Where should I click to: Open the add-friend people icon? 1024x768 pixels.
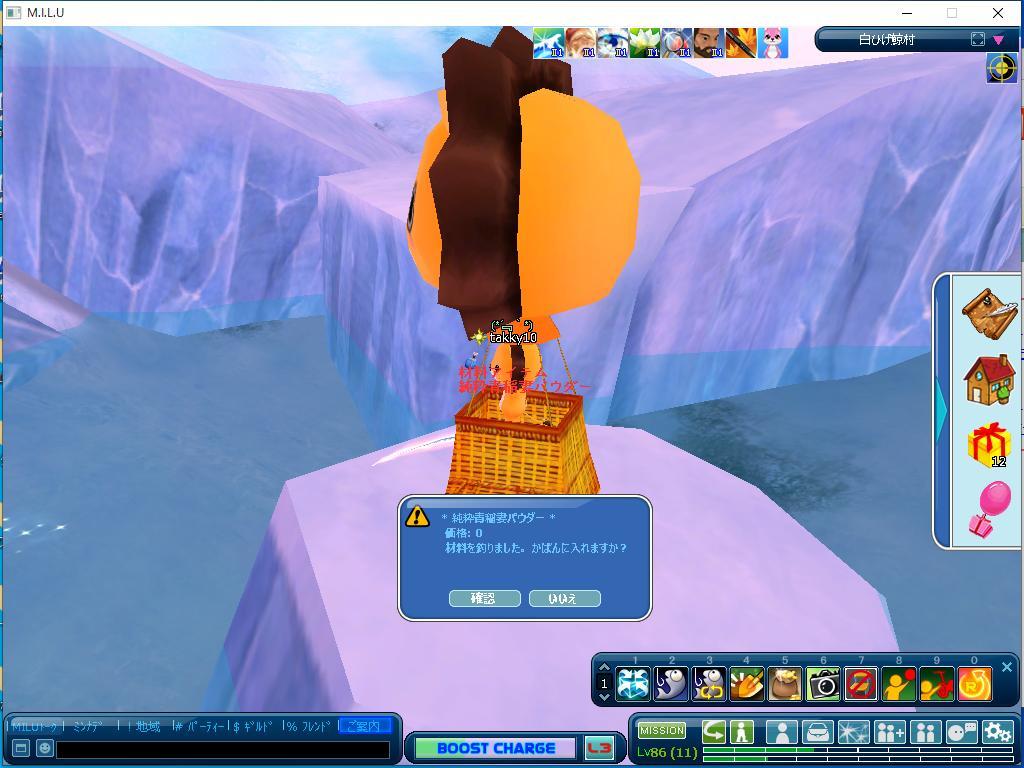[x=889, y=732]
